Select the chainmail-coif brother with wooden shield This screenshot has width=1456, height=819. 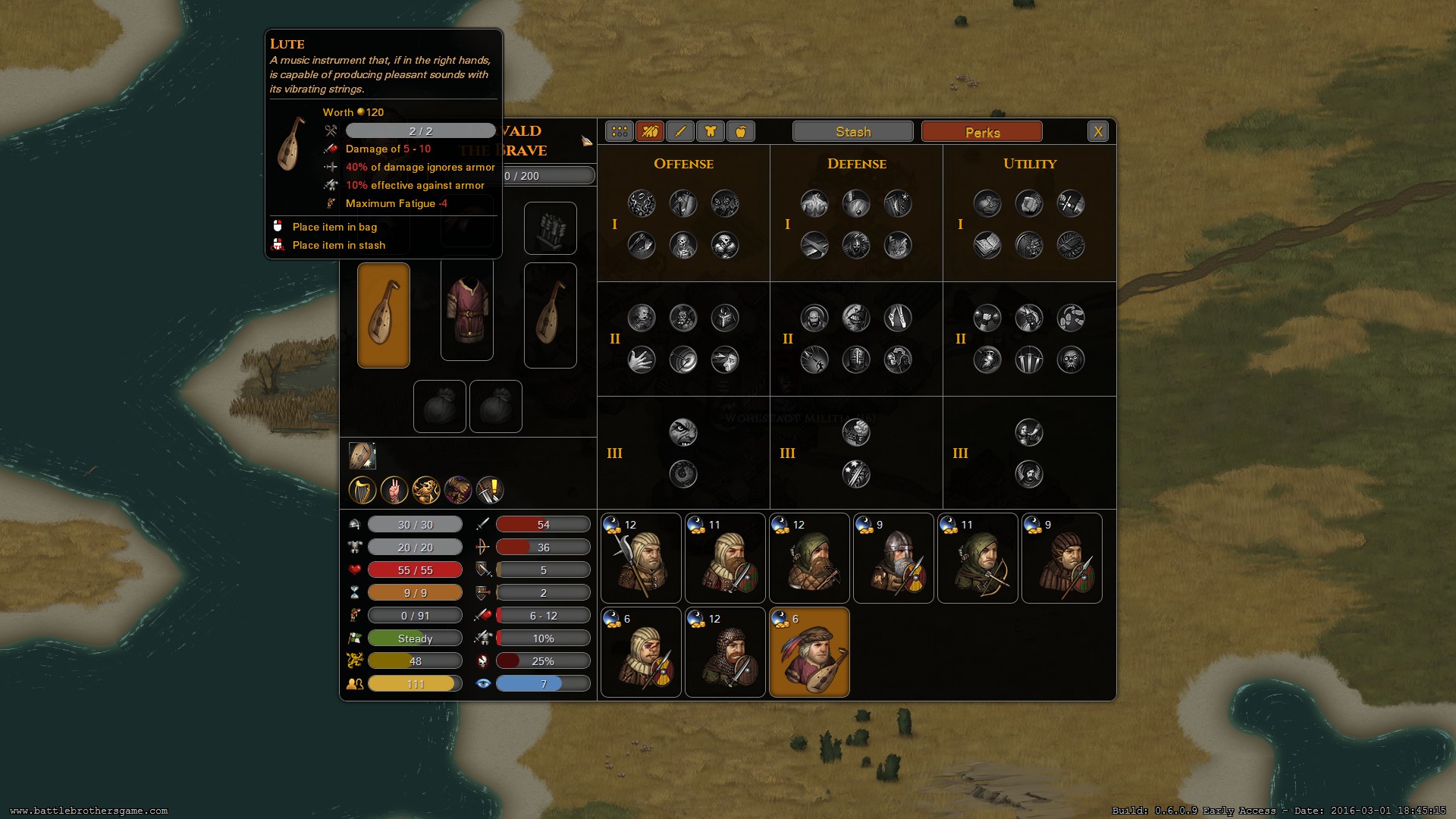(x=725, y=652)
